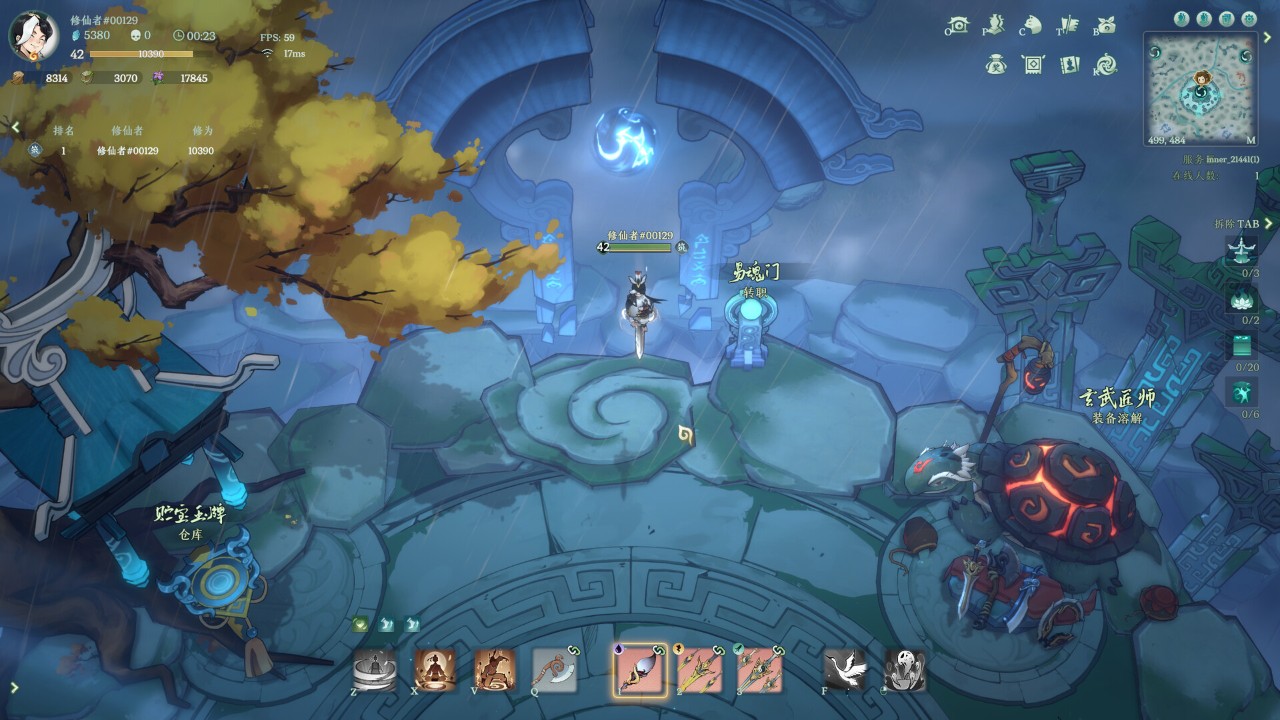Open the swirl skill icon marked K
Screen dimensions: 1280x720
(1106, 65)
